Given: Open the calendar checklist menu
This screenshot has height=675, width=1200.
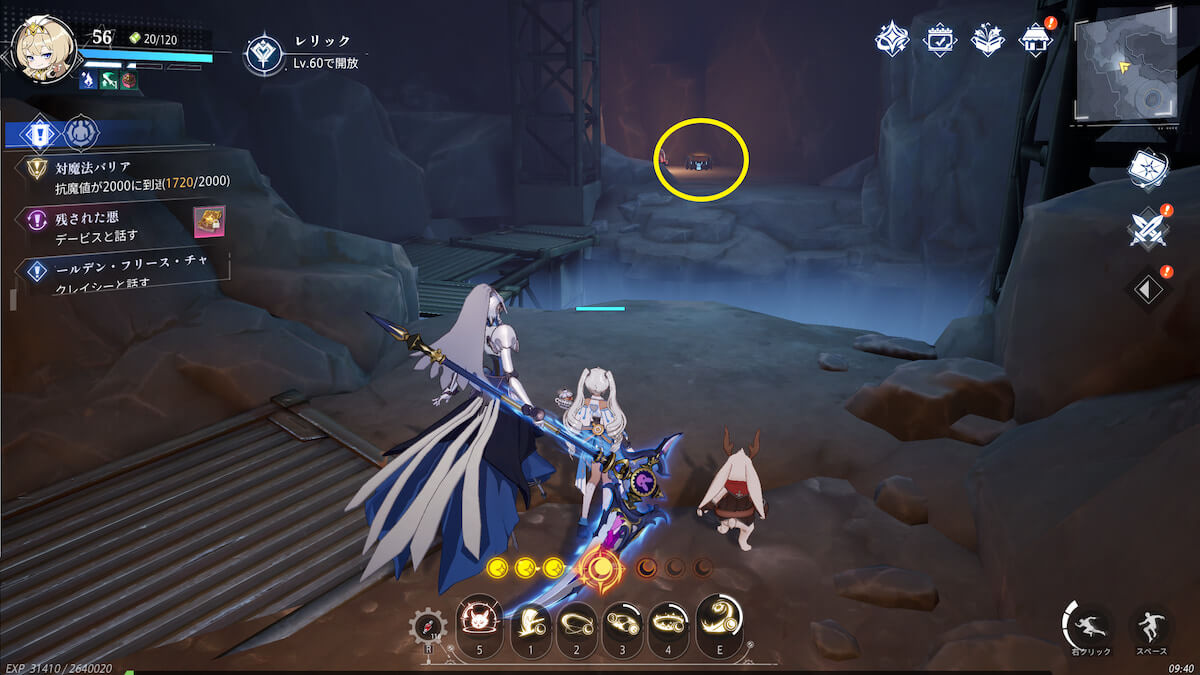Looking at the screenshot, I should tap(941, 39).
